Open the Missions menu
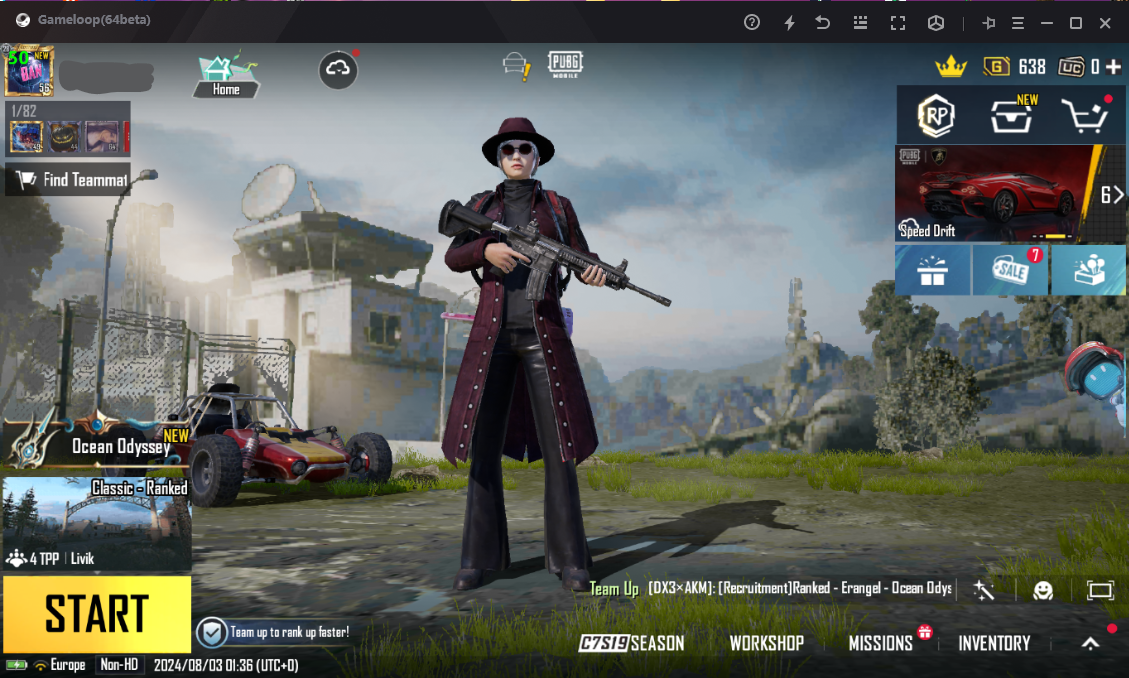Image resolution: width=1129 pixels, height=678 pixels. 881,643
